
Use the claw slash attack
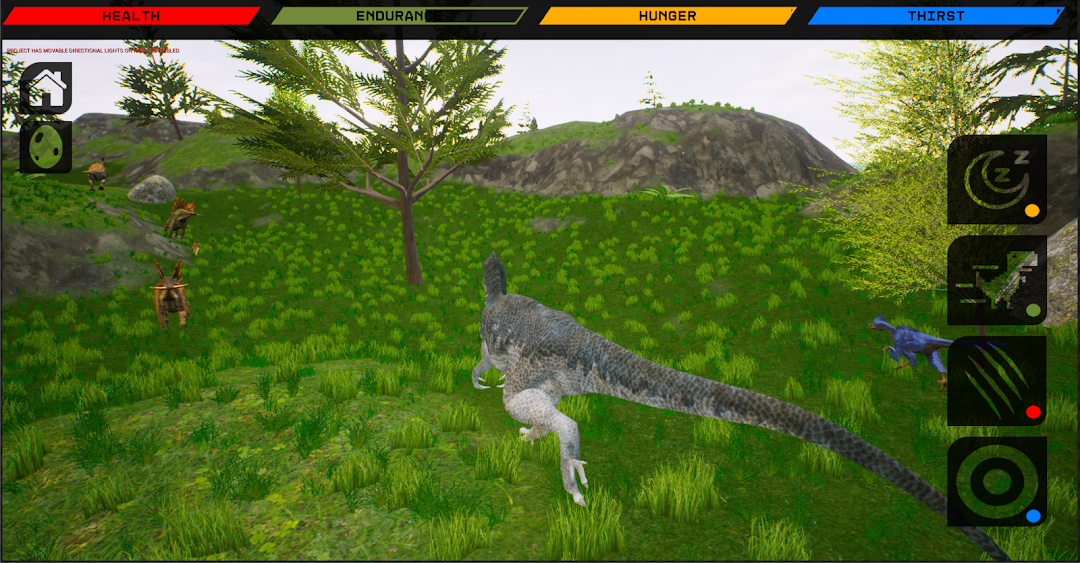996,380
